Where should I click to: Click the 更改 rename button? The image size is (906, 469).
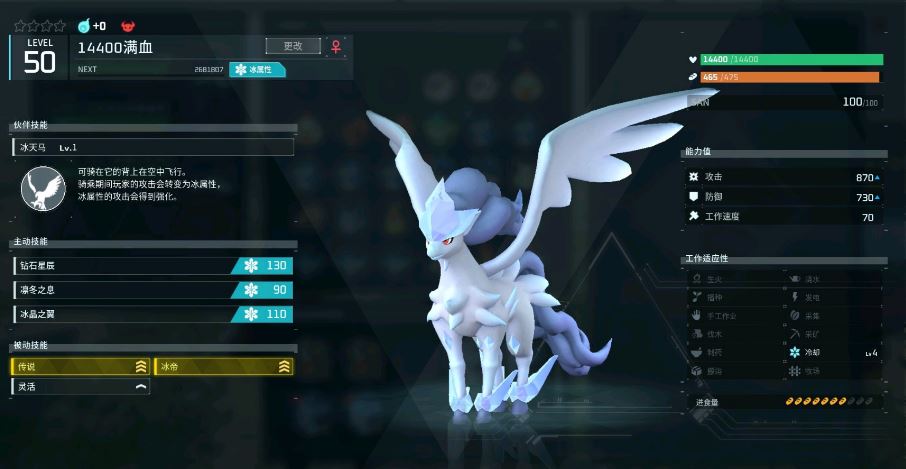(x=293, y=46)
